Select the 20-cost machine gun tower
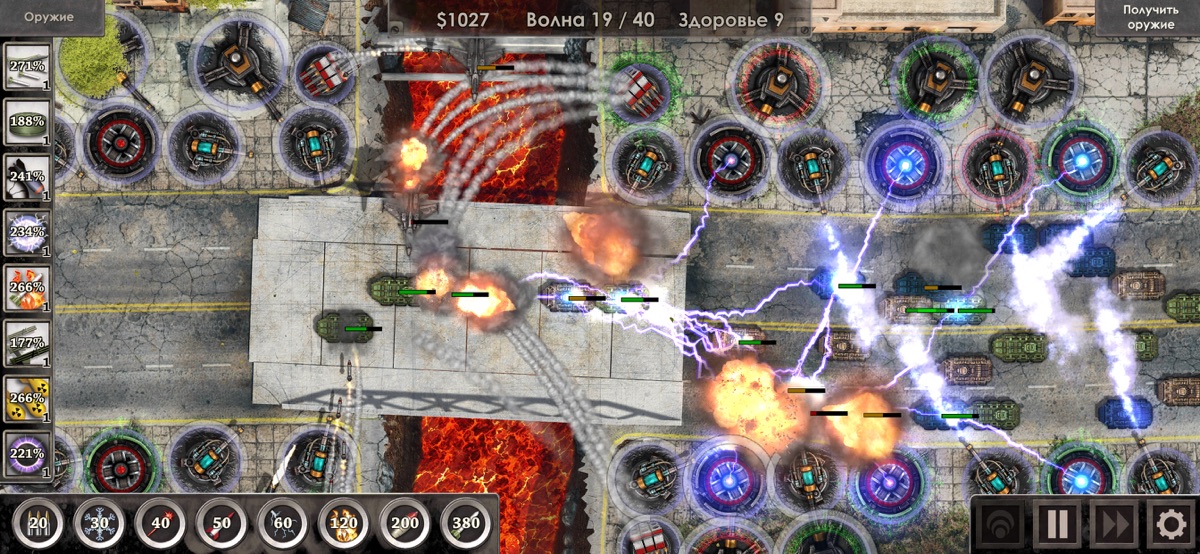Viewport: 1200px width, 554px height. tap(39, 523)
